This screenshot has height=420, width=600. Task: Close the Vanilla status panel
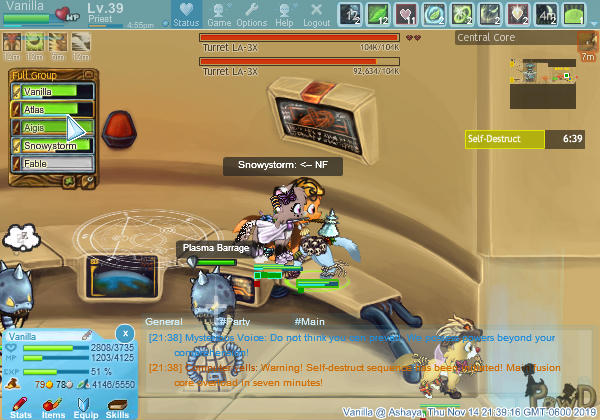(x=124, y=332)
